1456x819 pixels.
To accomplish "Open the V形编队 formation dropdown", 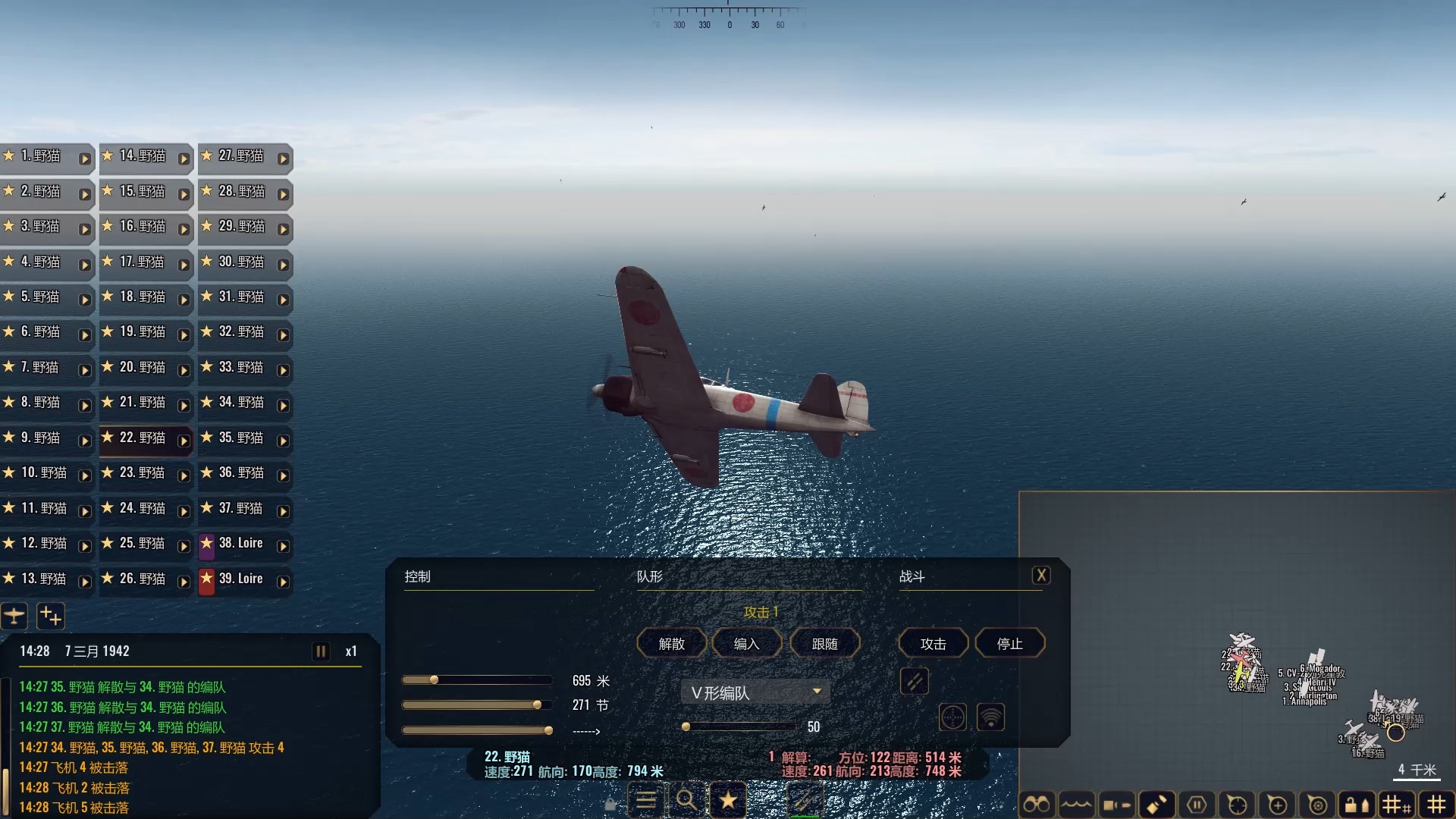I will [755, 692].
